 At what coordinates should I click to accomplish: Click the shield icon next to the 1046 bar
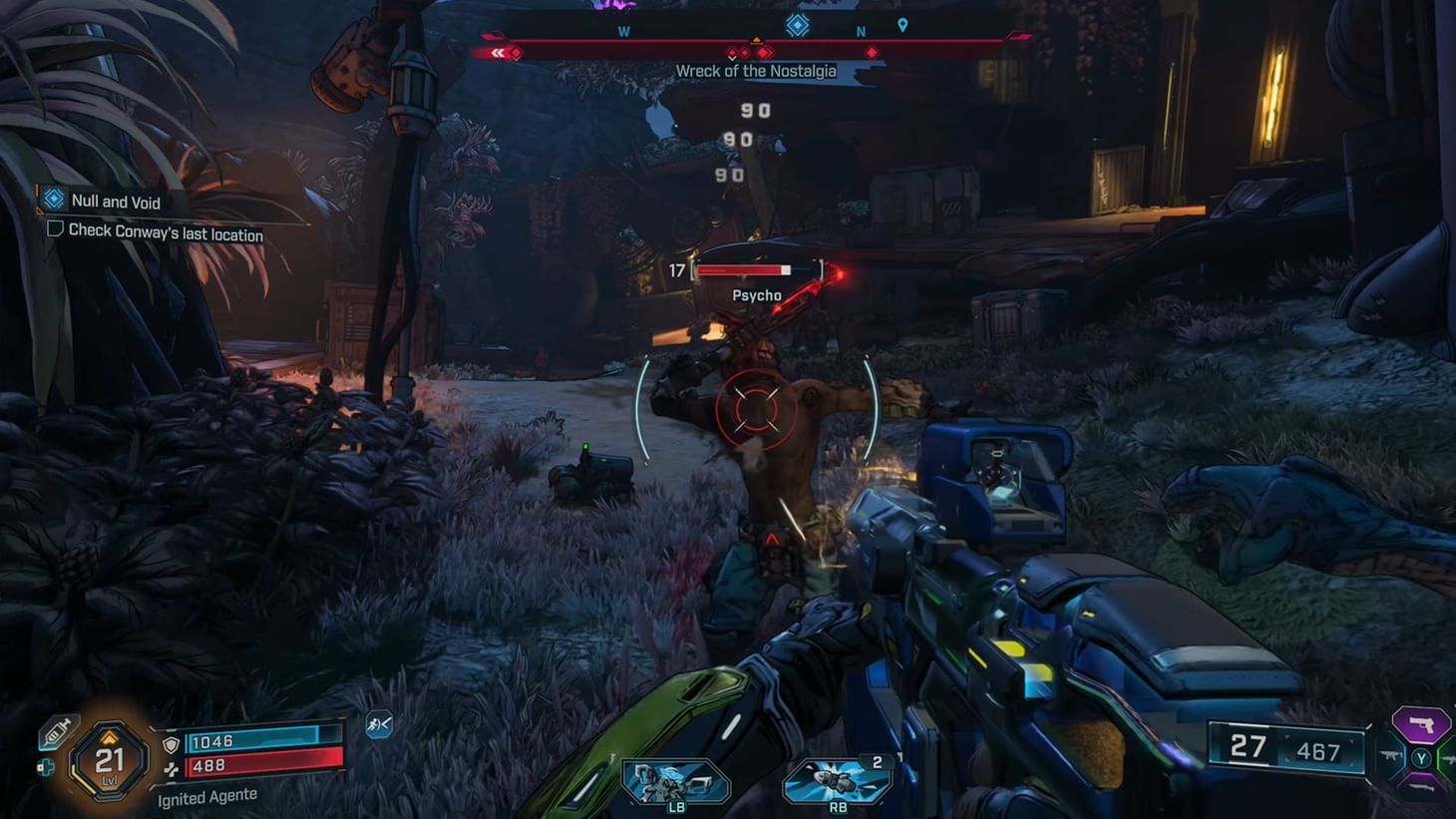tap(171, 744)
